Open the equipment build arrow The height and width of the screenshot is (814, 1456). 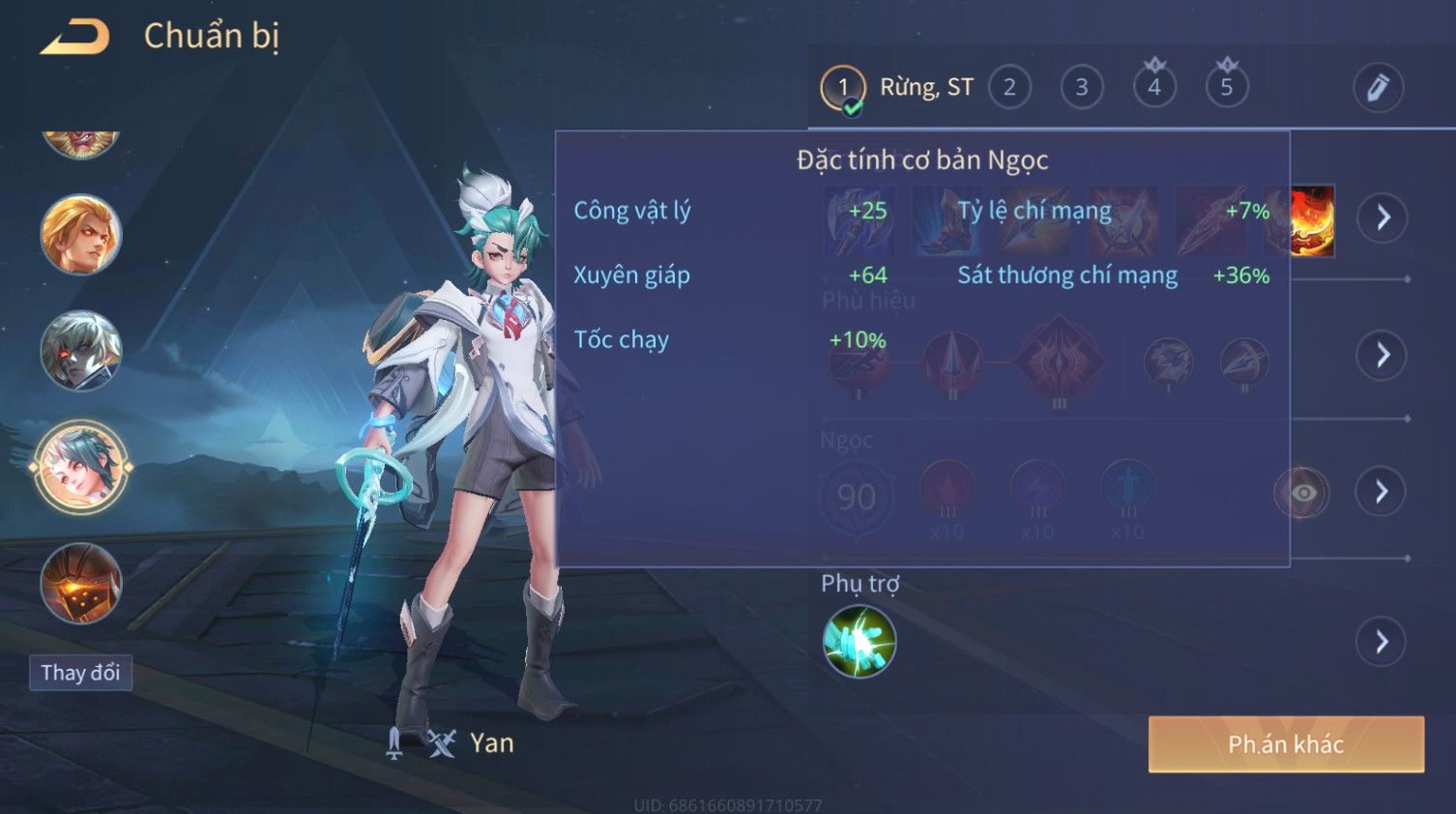coord(1383,218)
